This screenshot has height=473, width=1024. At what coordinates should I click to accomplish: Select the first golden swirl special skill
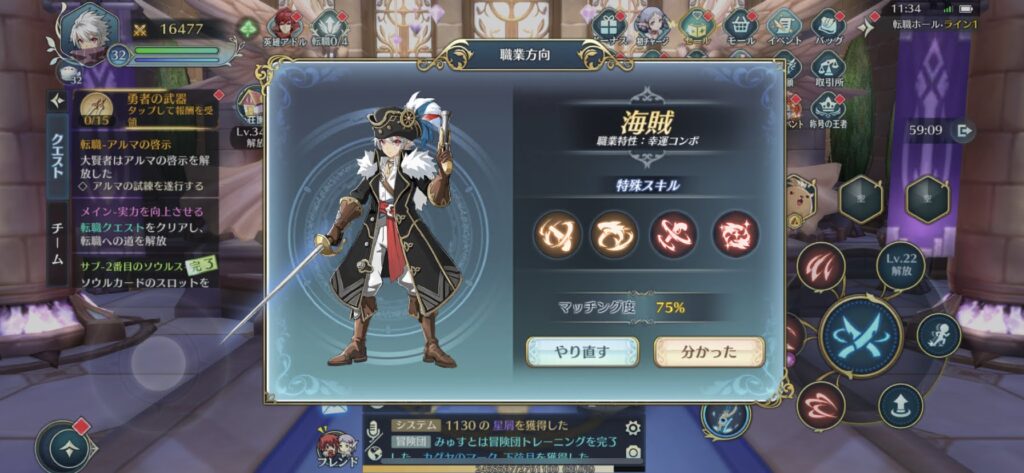point(557,234)
